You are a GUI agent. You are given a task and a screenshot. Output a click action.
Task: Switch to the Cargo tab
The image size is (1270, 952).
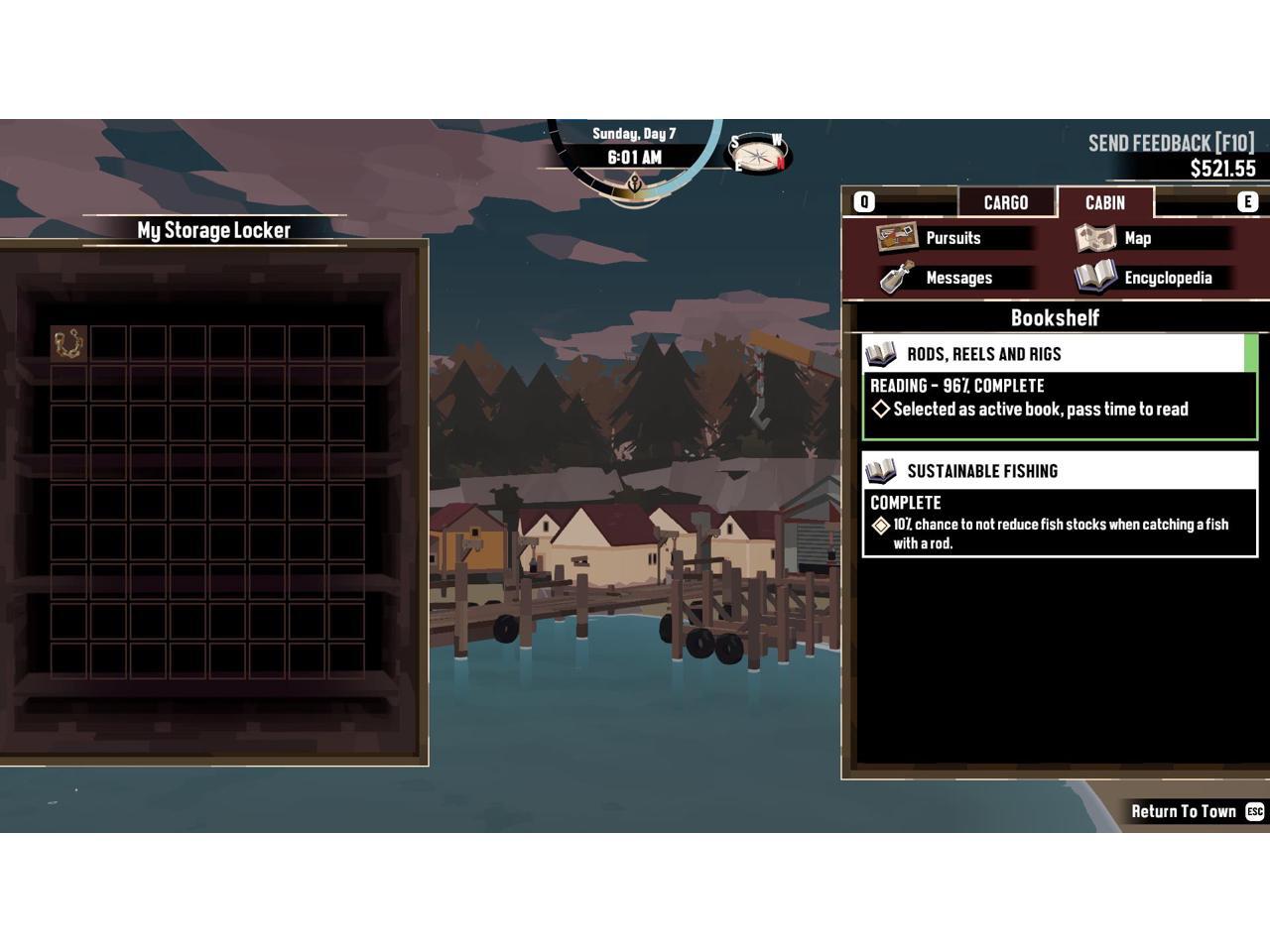1005,202
